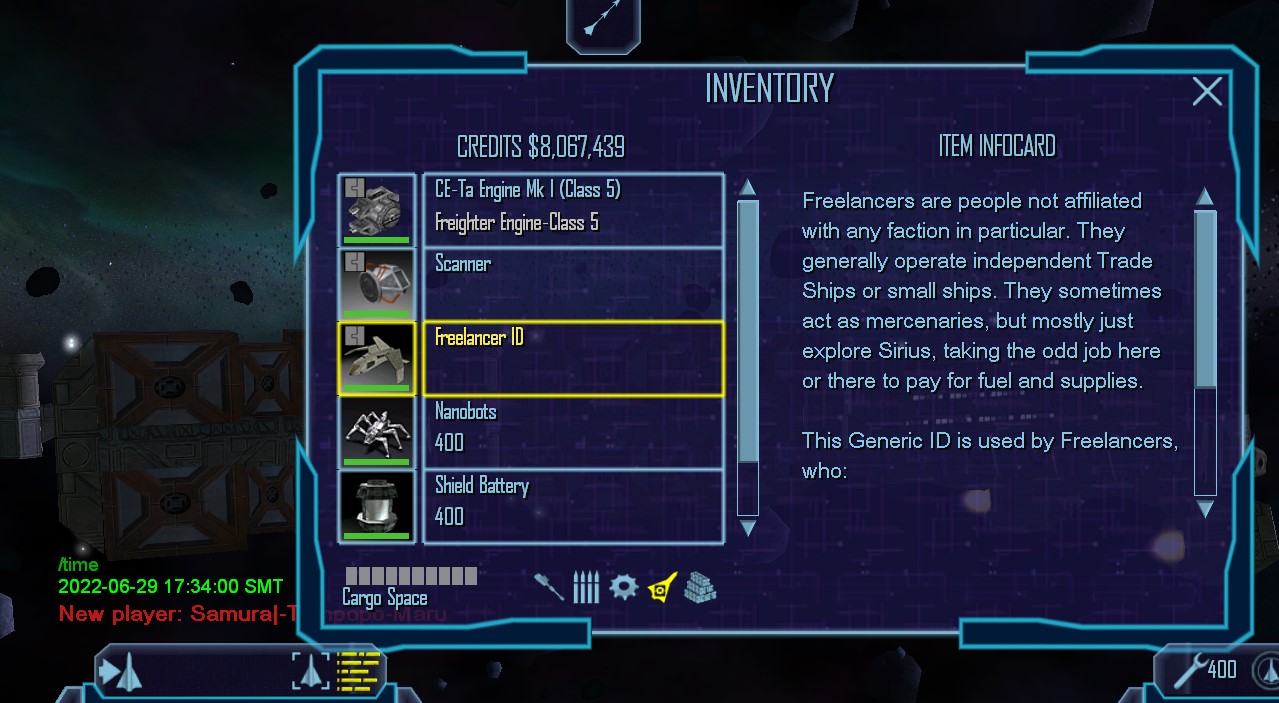Switch to the ammunition category filter
The height and width of the screenshot is (703, 1279).
coord(586,587)
